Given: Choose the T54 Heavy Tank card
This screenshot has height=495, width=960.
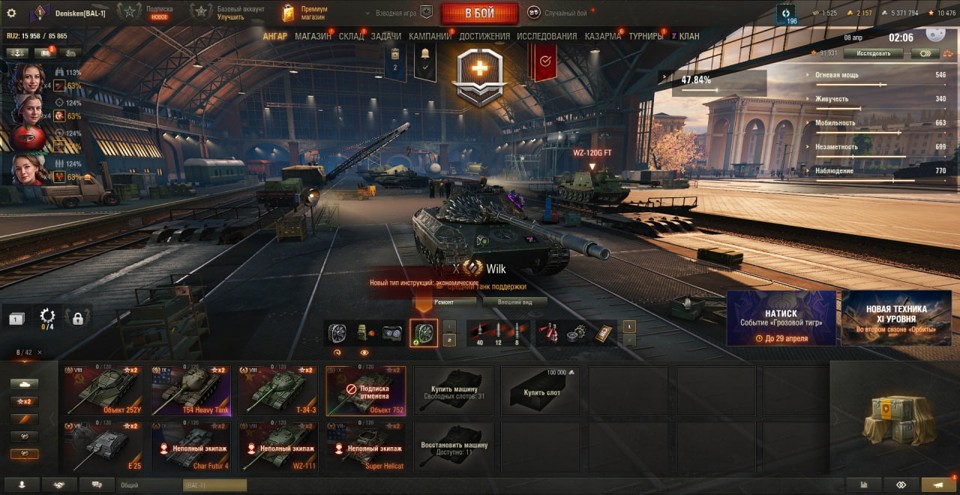Looking at the screenshot, I should [191, 391].
